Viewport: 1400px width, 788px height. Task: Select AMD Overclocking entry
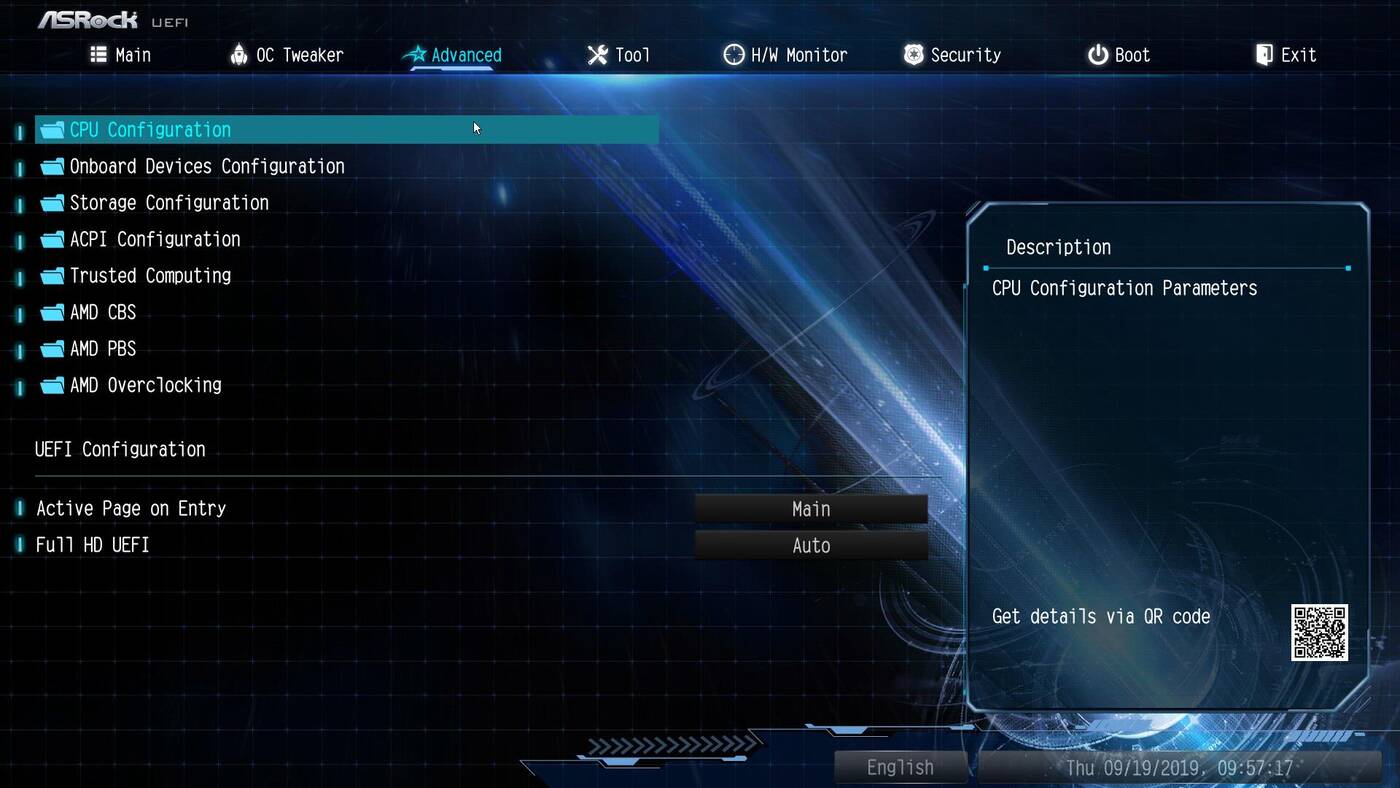tap(145, 385)
